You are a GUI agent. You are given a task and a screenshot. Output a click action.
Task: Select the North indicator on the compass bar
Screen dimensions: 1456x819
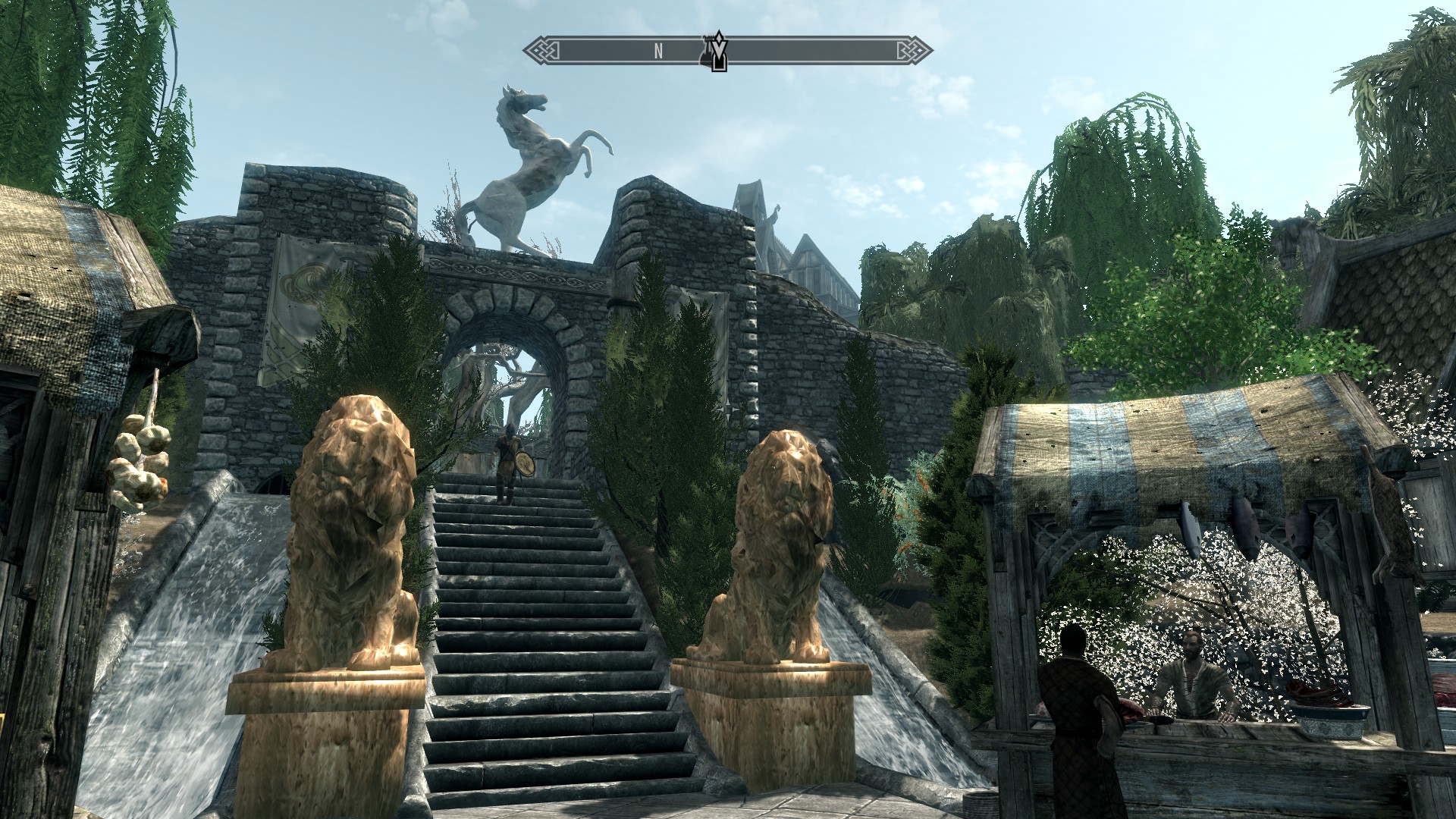click(658, 52)
